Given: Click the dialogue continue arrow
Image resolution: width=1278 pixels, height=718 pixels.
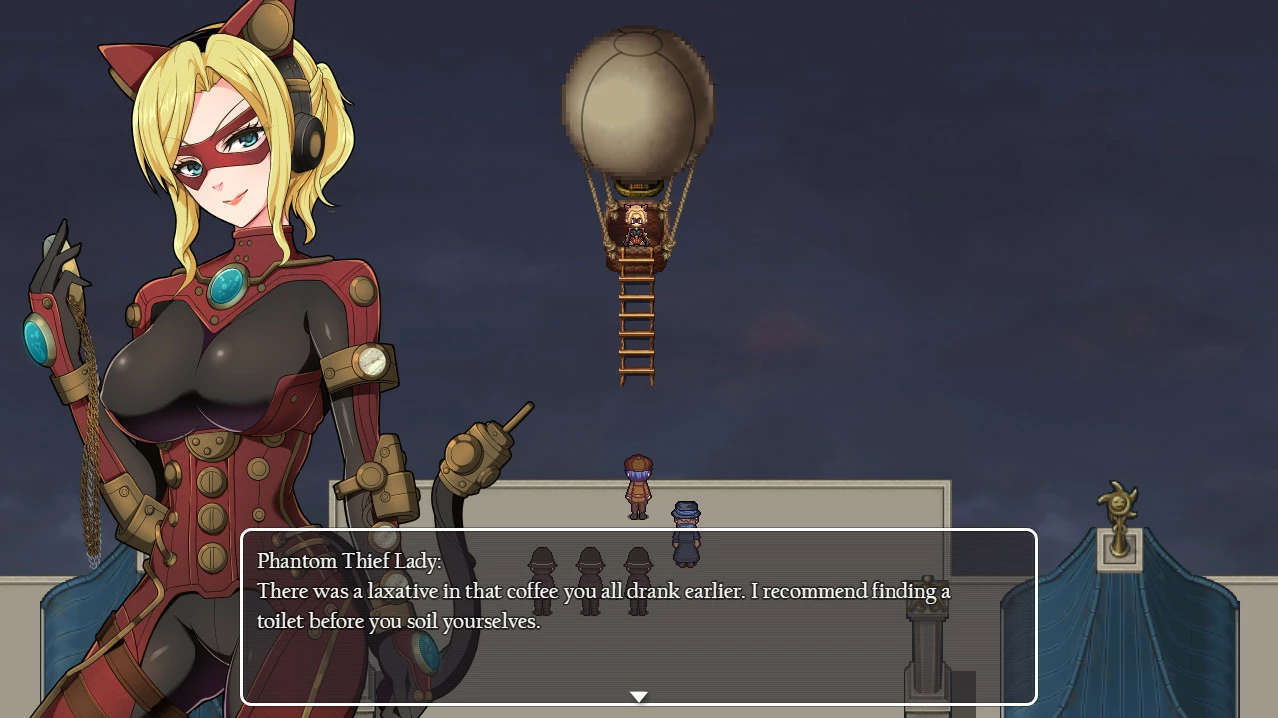Looking at the screenshot, I should tap(638, 696).
